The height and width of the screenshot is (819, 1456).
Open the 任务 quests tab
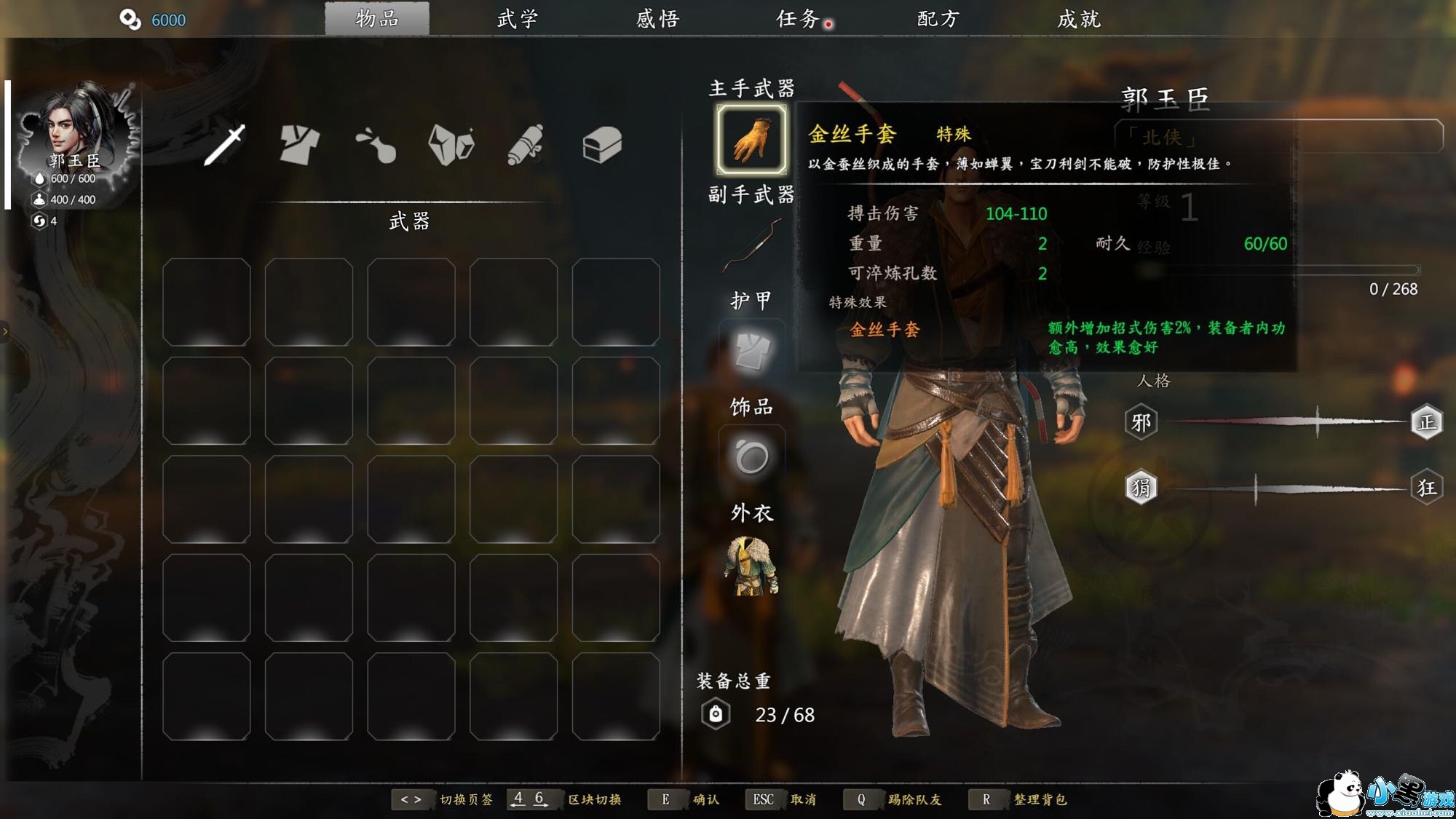coord(798,19)
